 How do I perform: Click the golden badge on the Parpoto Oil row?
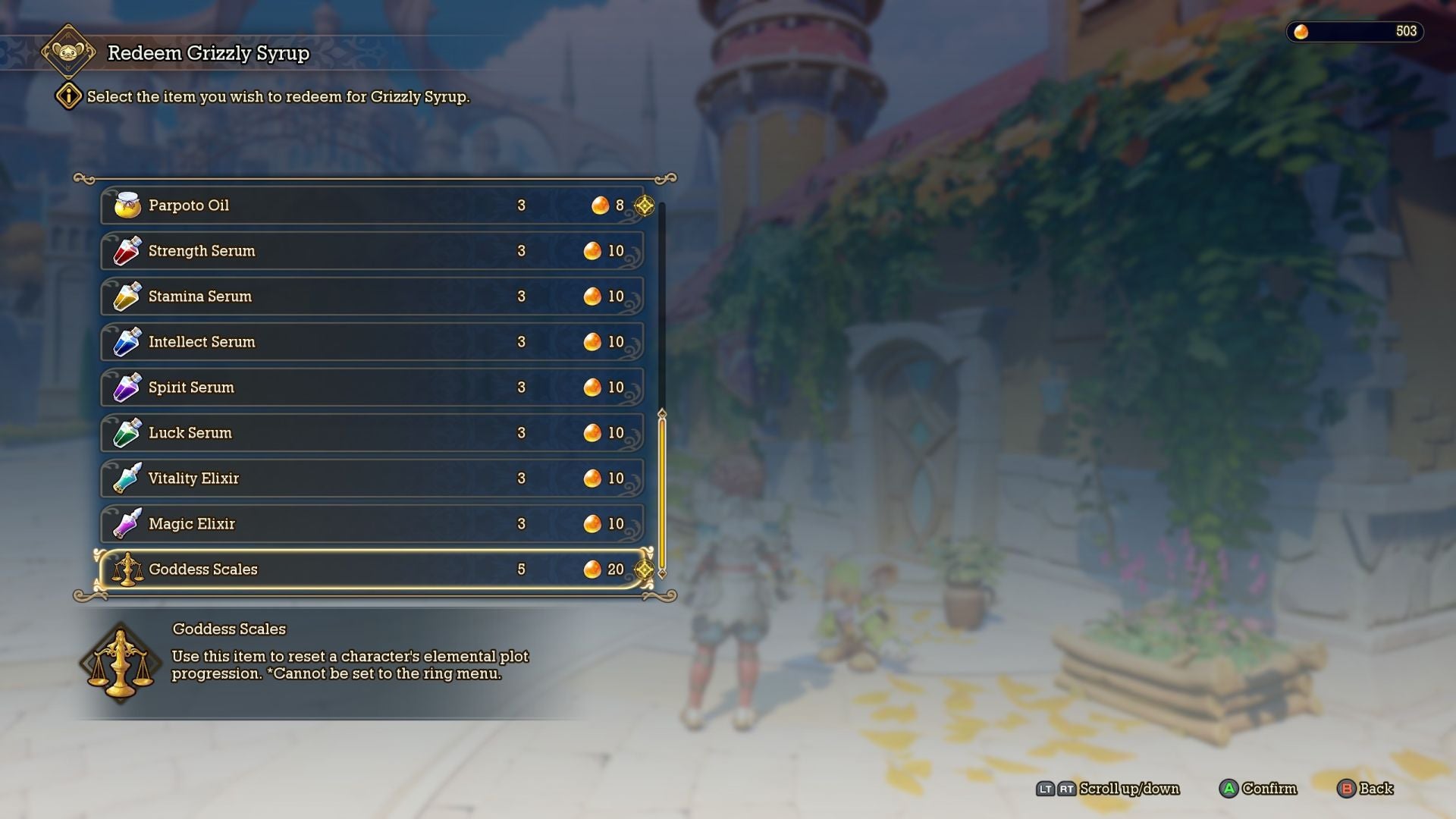click(x=645, y=205)
